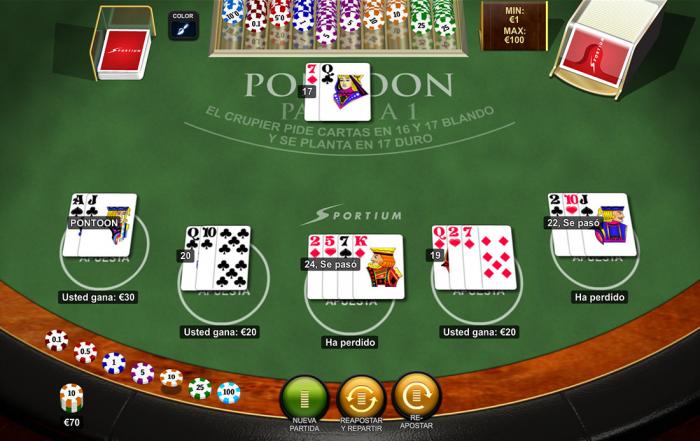The height and width of the screenshot is (441, 700).
Task: Pick the green 25 chip
Action: click(x=200, y=387)
